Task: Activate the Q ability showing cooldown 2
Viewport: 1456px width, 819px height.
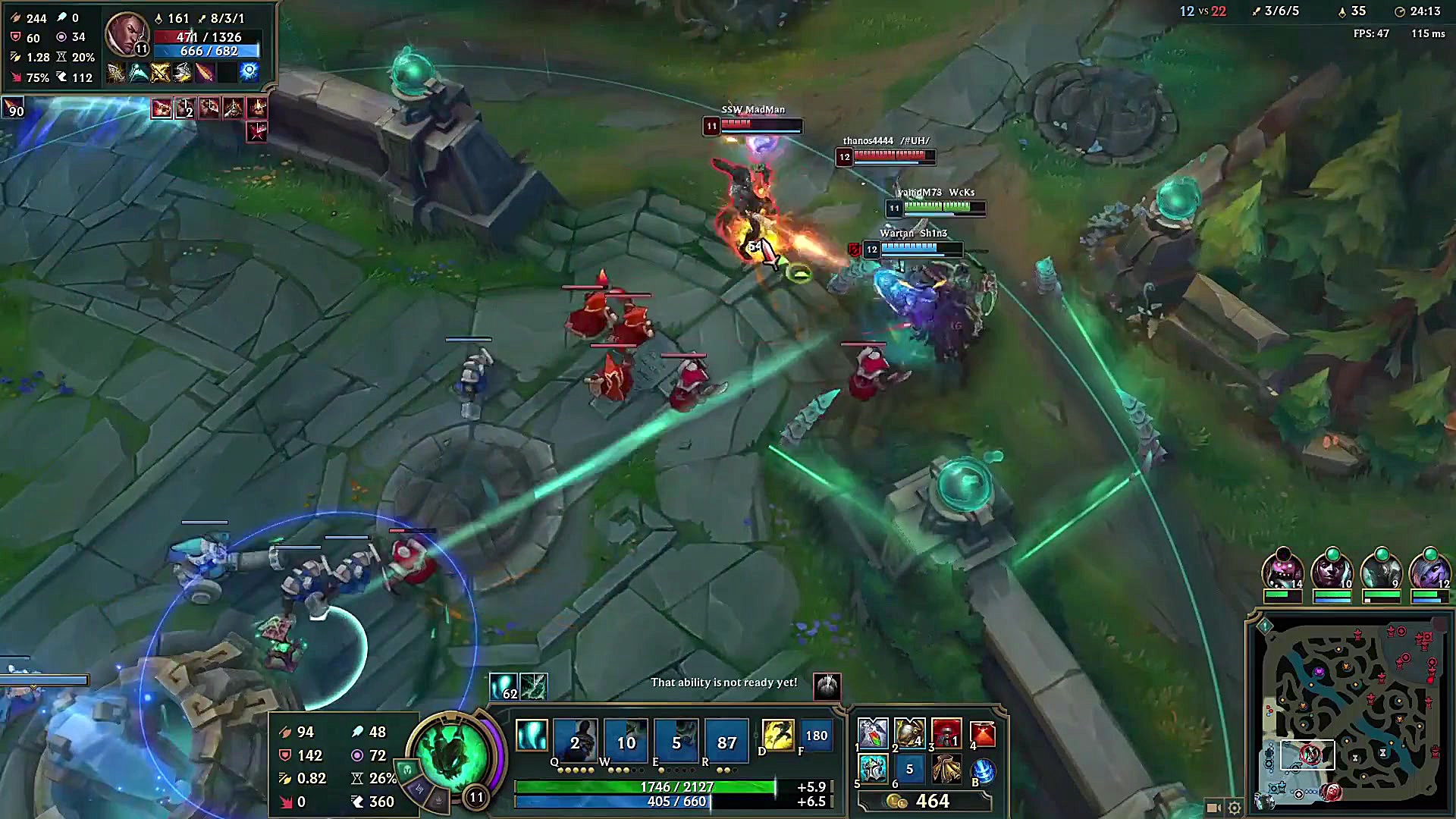Action: coord(575,739)
